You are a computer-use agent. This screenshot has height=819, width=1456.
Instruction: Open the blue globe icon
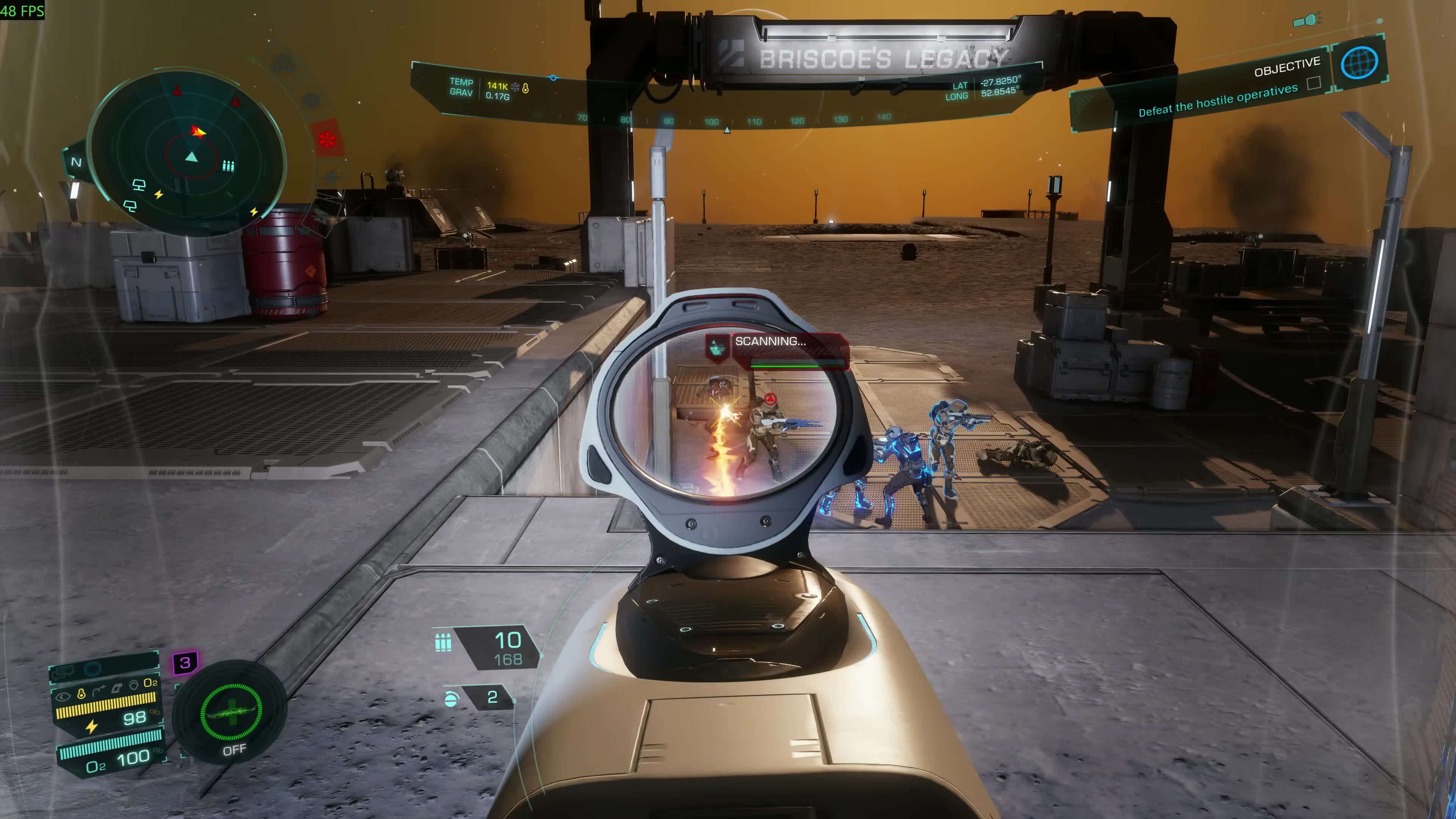click(1359, 63)
